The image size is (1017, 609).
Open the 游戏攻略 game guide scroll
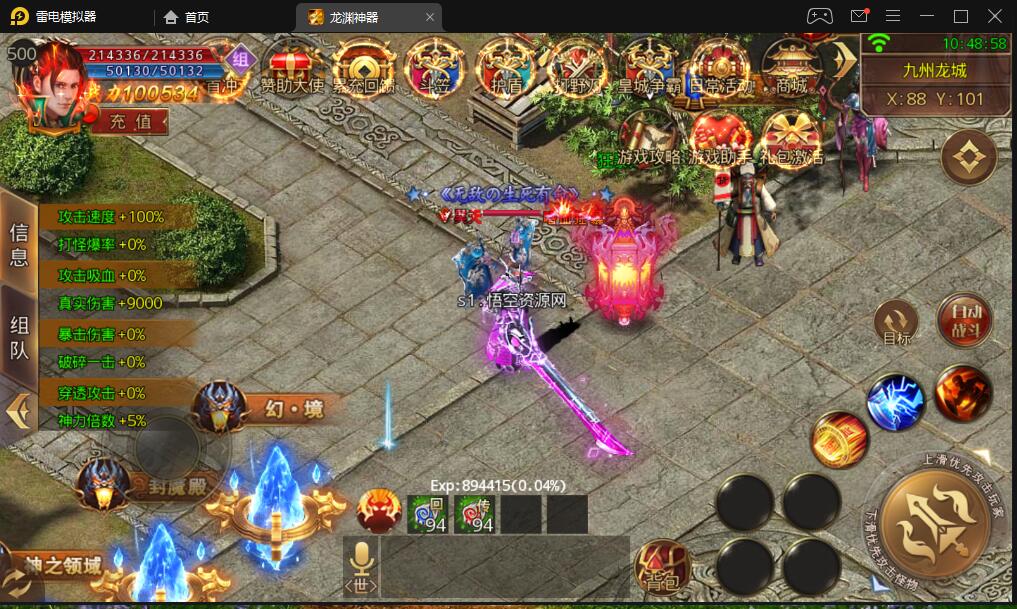[649, 137]
